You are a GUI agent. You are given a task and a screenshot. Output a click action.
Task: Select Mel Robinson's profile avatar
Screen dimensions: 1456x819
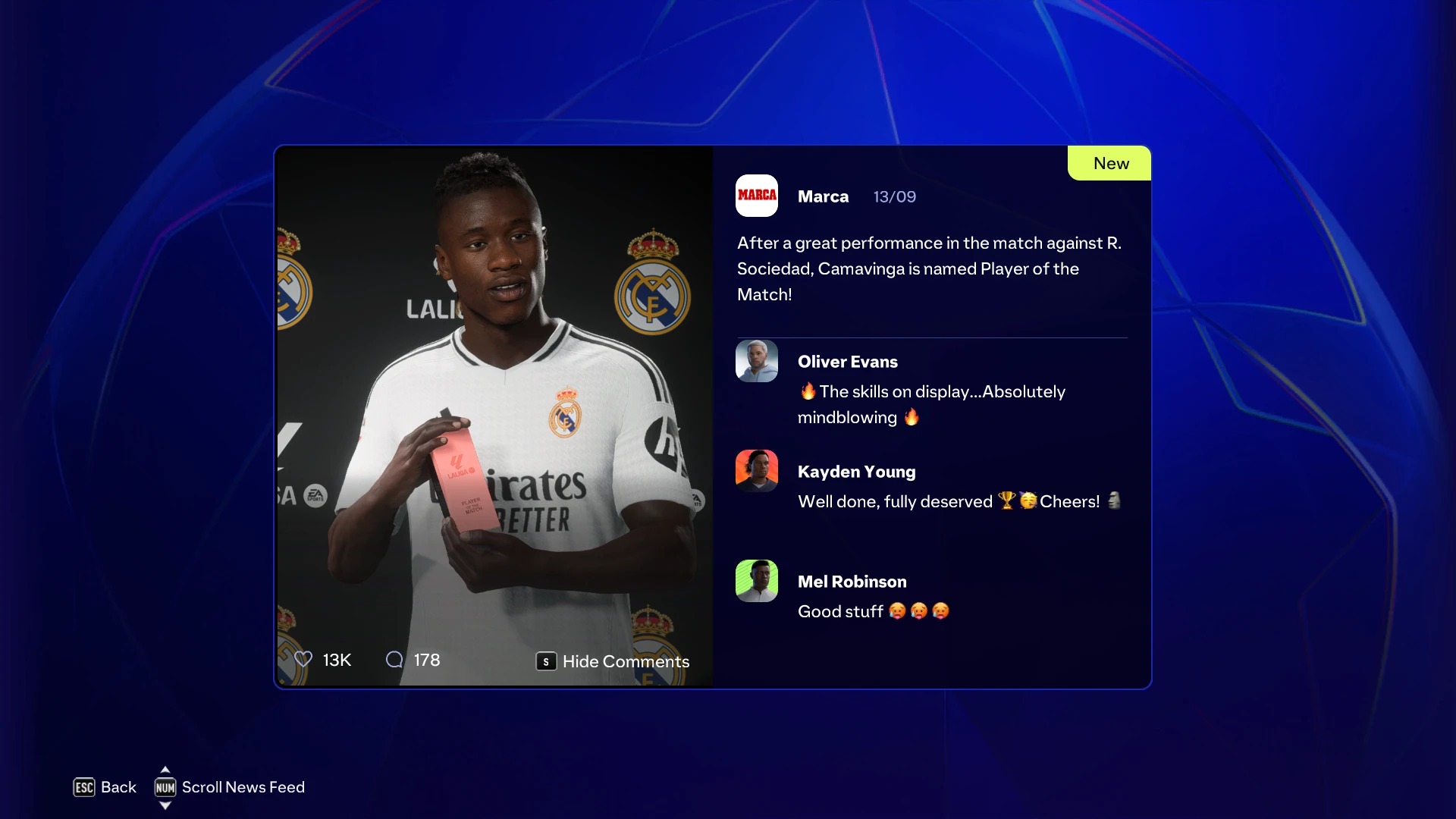(x=757, y=581)
